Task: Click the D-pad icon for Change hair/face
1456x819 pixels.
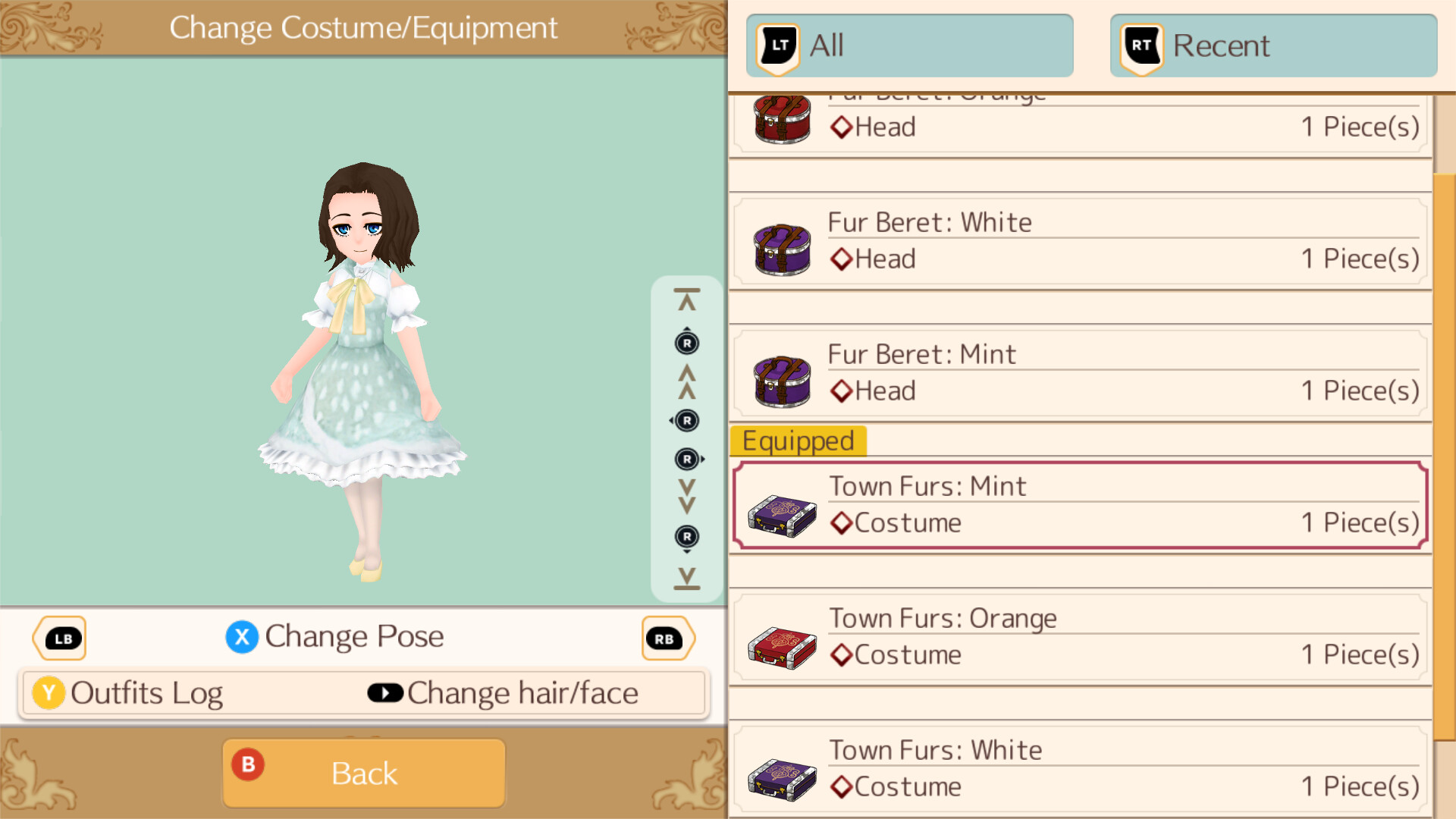Action: 385,692
